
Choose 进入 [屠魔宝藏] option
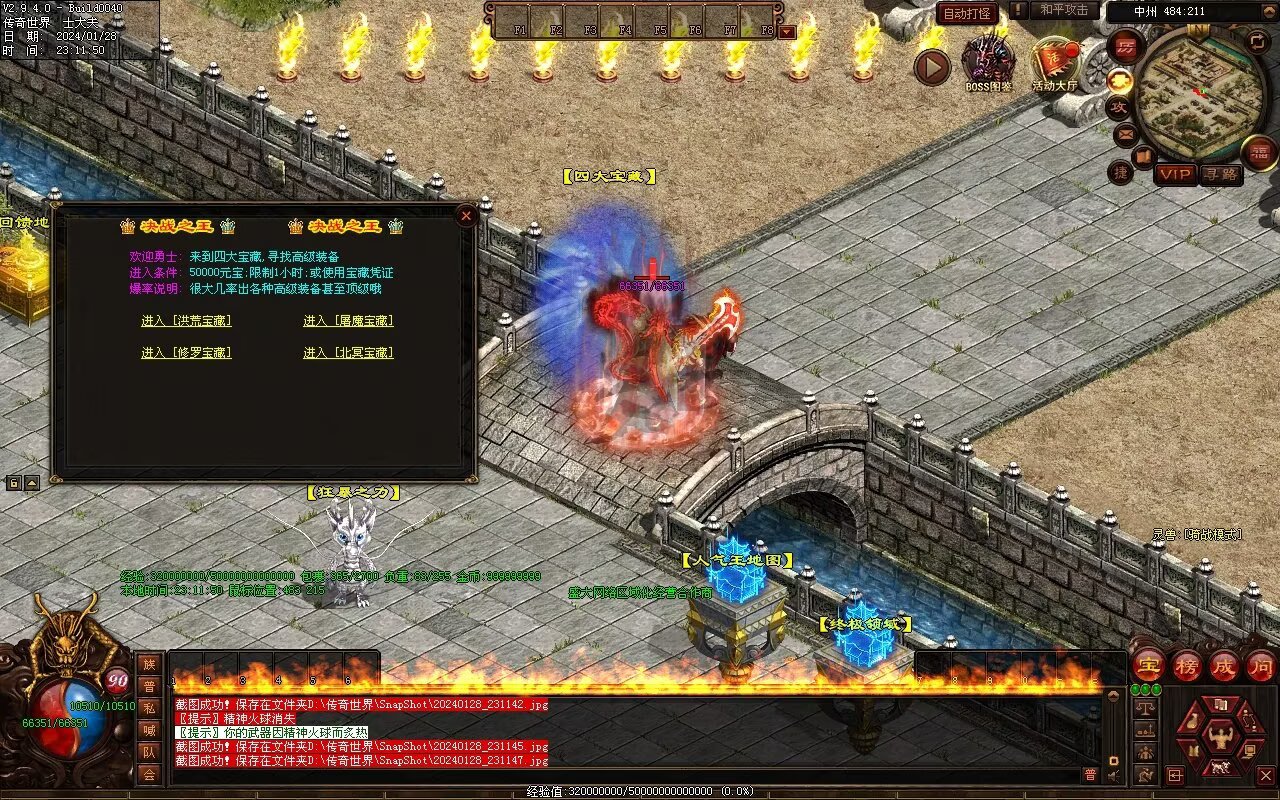pyautogui.click(x=348, y=321)
